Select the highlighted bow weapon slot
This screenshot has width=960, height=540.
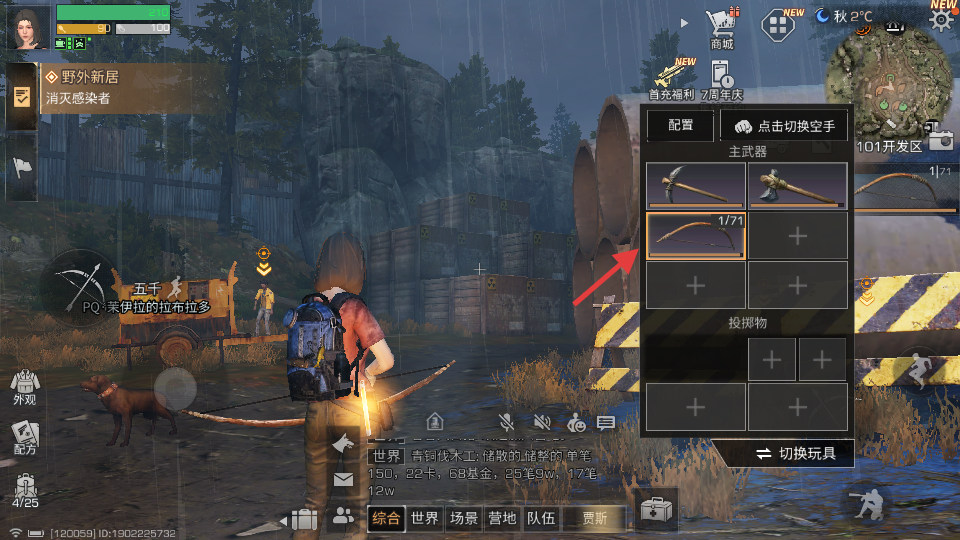point(695,236)
